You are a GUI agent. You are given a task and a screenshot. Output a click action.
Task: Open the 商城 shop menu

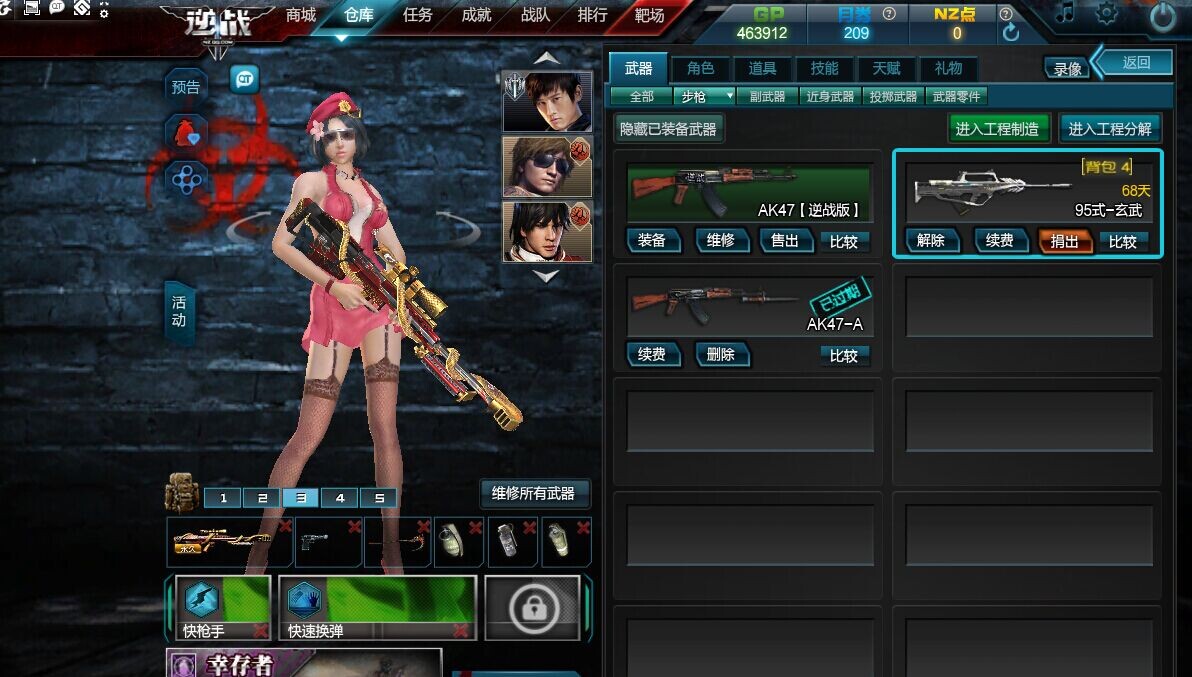click(300, 16)
